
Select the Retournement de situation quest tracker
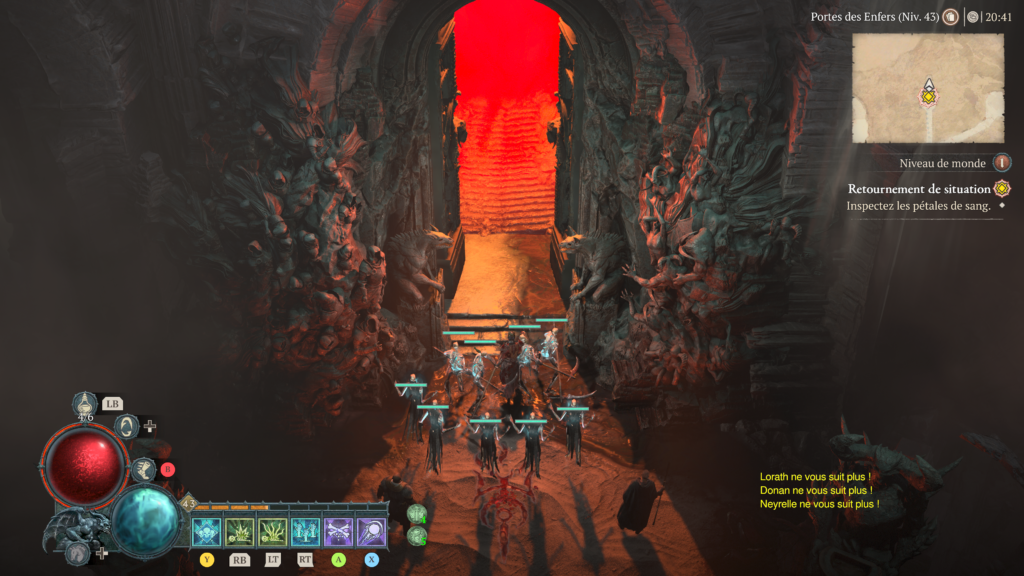point(920,189)
